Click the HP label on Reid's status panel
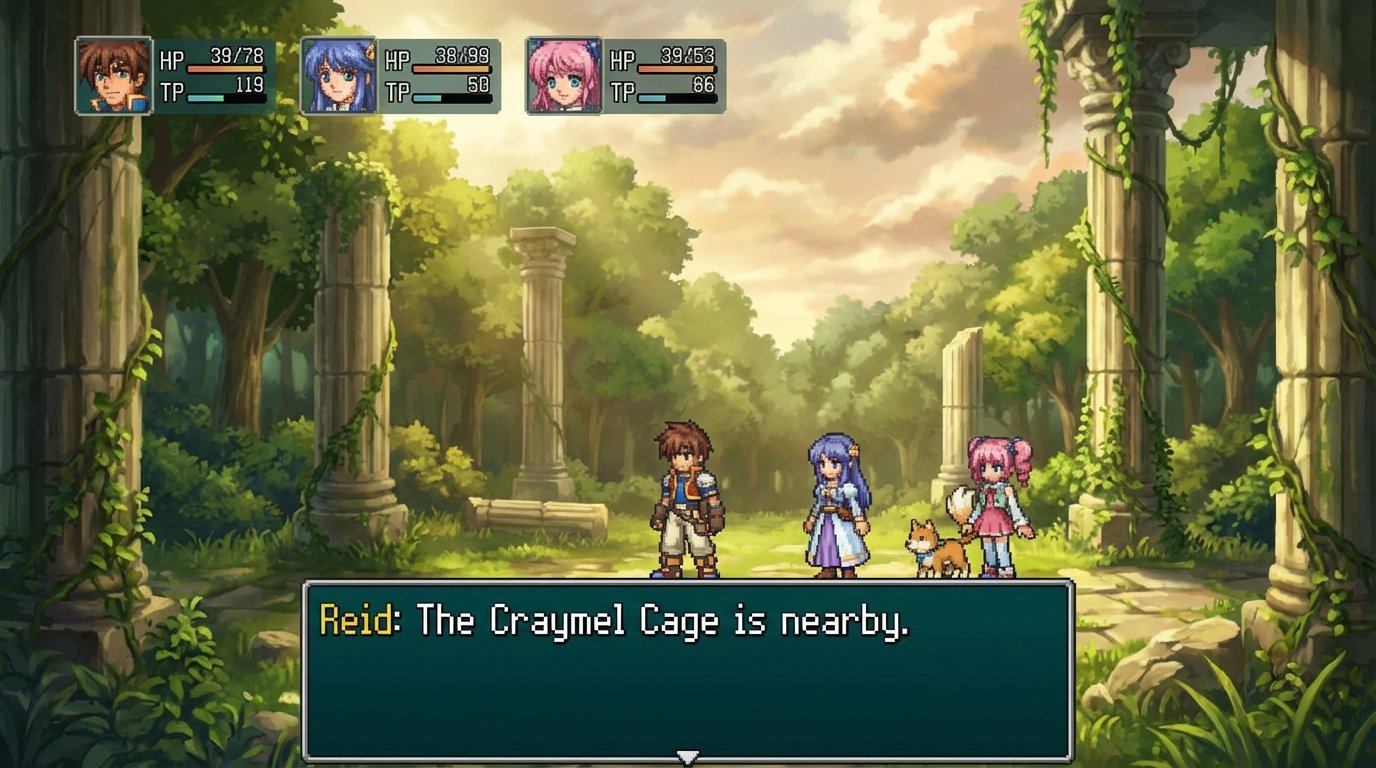 coord(172,58)
